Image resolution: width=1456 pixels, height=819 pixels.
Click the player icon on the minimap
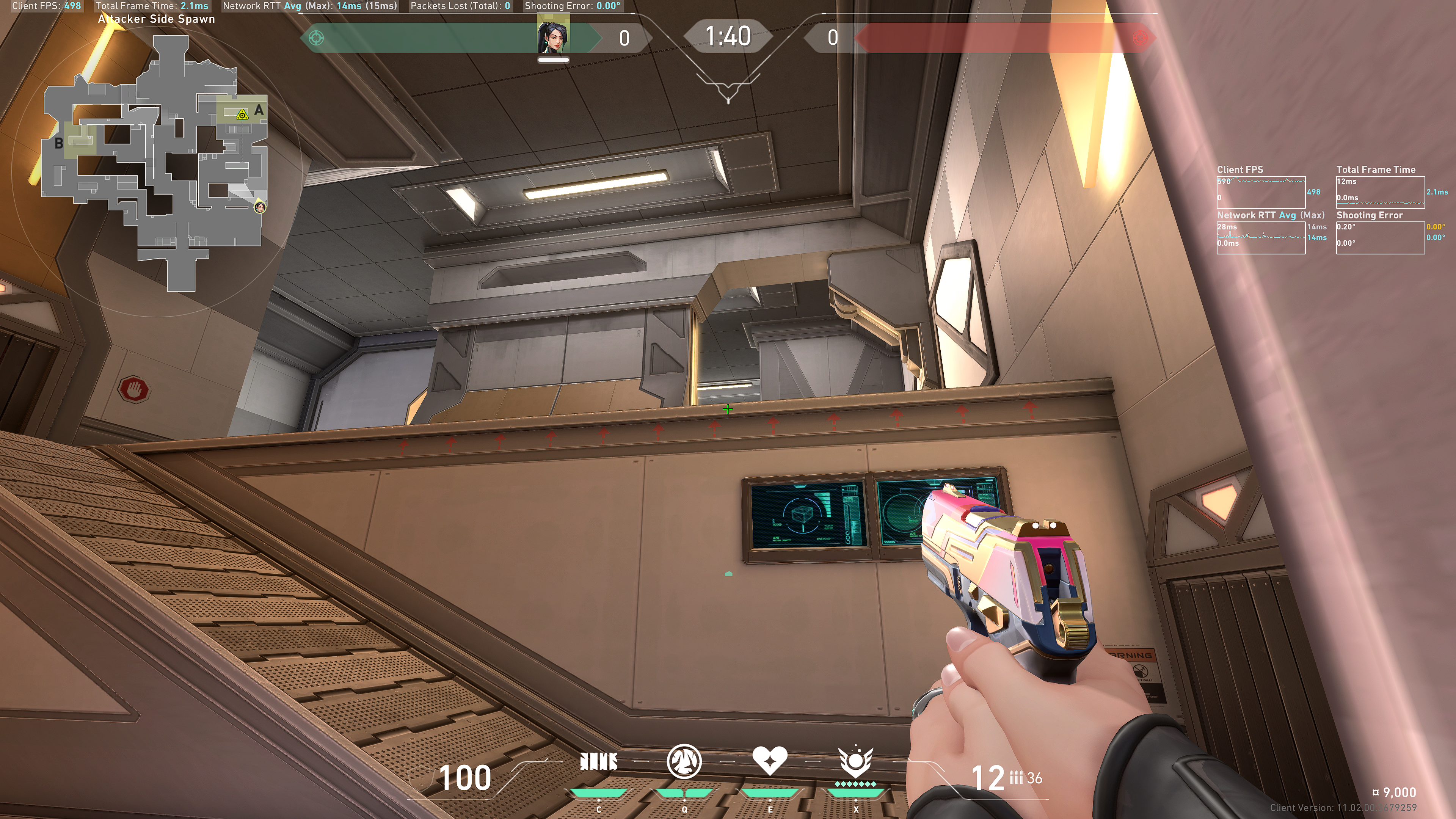point(260,207)
